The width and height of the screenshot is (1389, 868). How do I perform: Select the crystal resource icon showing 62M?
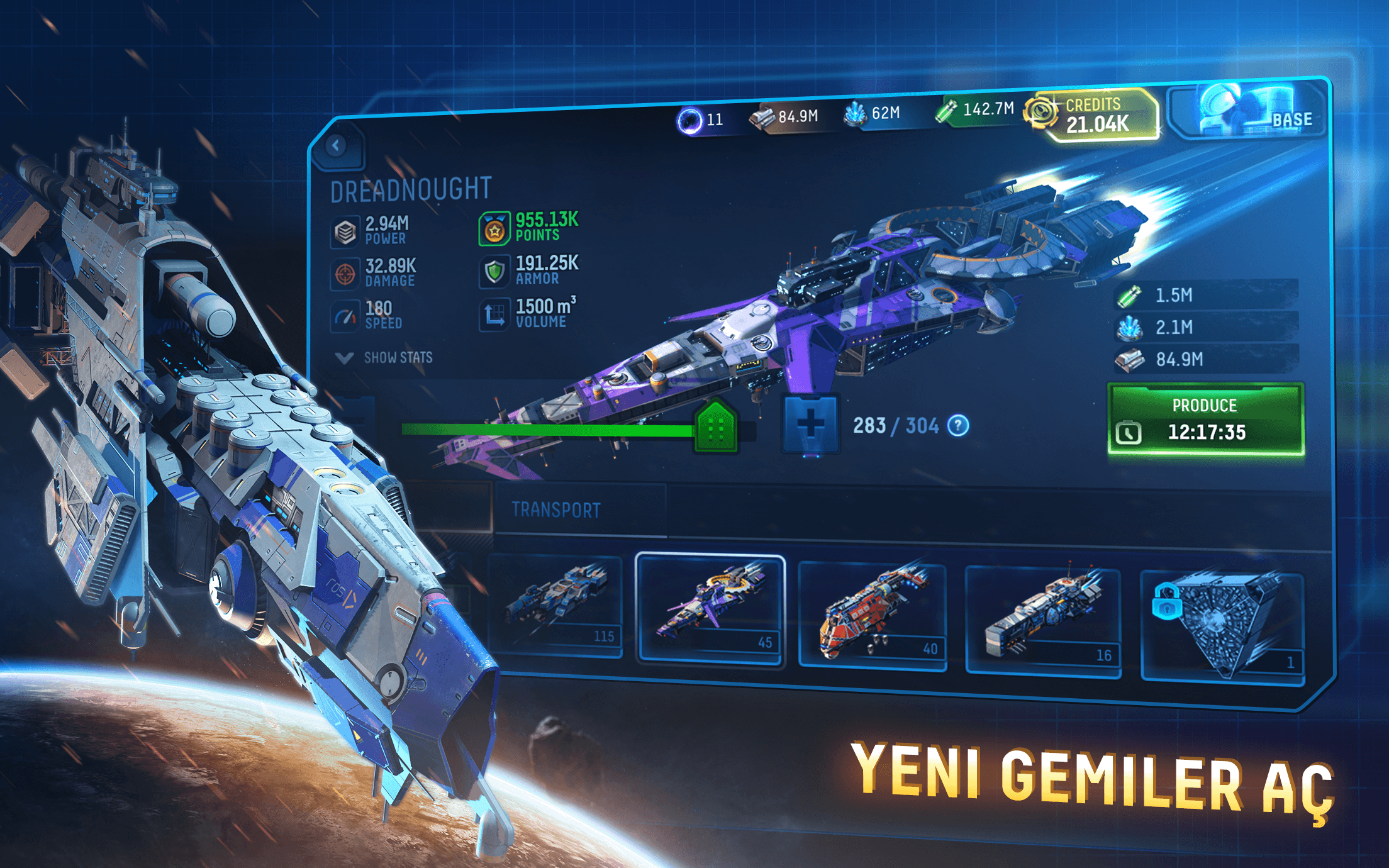click(855, 113)
